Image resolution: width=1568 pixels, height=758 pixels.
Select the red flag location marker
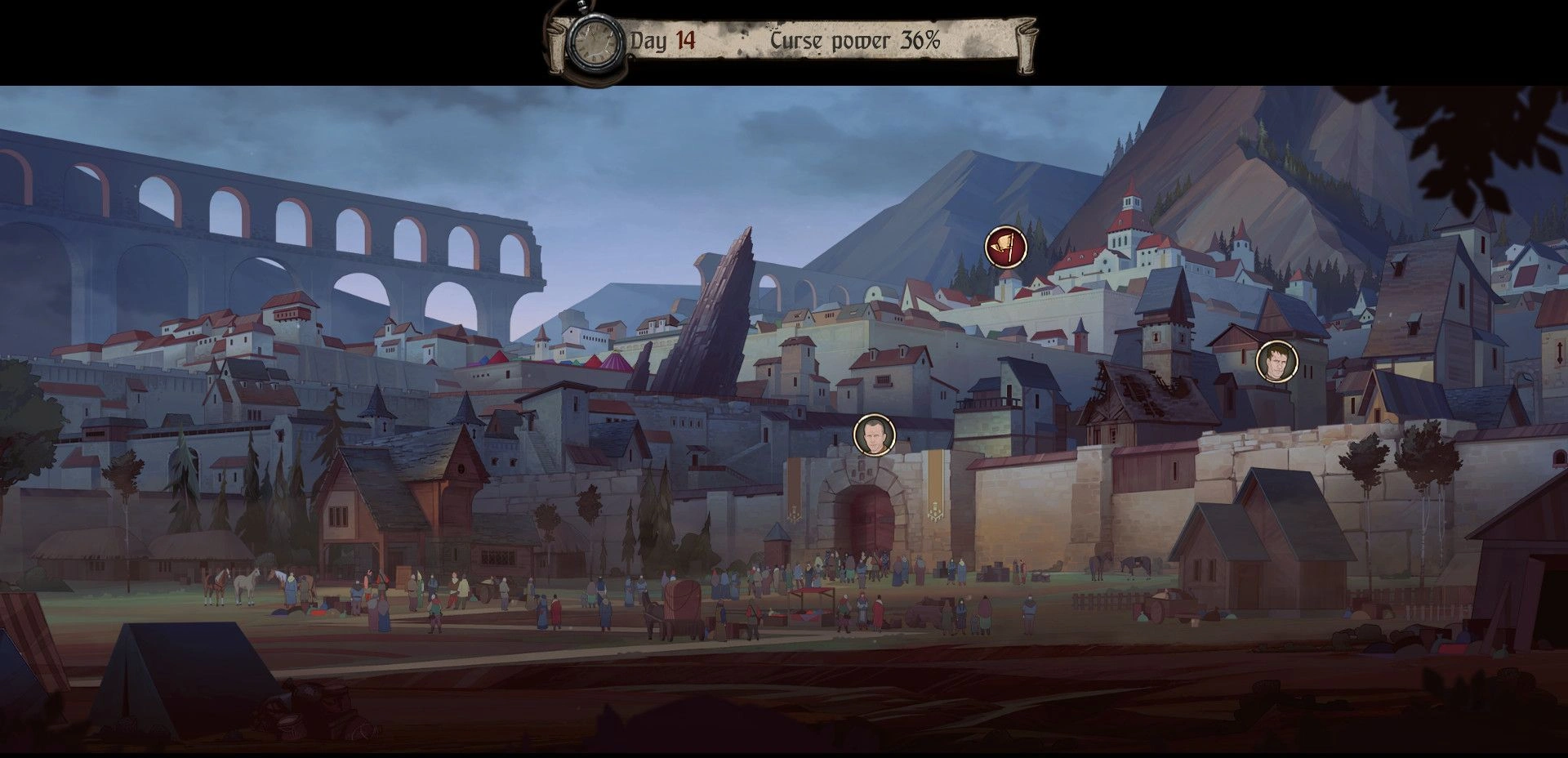tap(1004, 247)
